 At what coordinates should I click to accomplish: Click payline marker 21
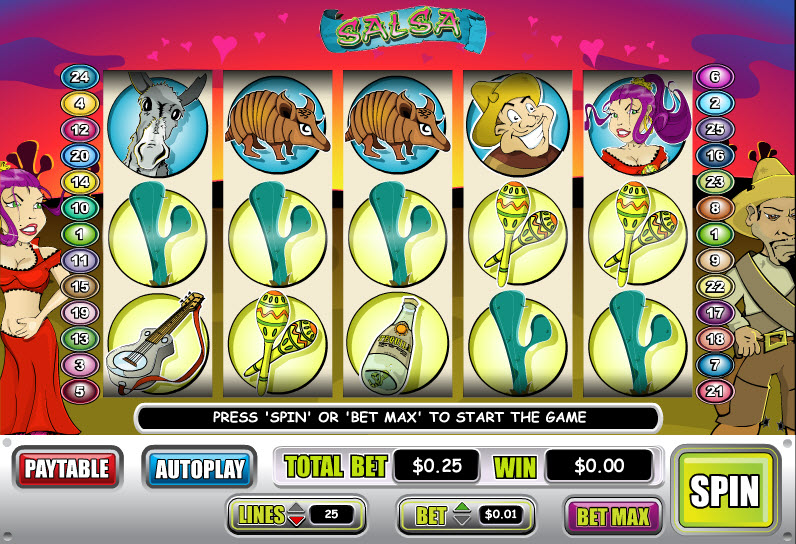pyautogui.click(x=714, y=390)
